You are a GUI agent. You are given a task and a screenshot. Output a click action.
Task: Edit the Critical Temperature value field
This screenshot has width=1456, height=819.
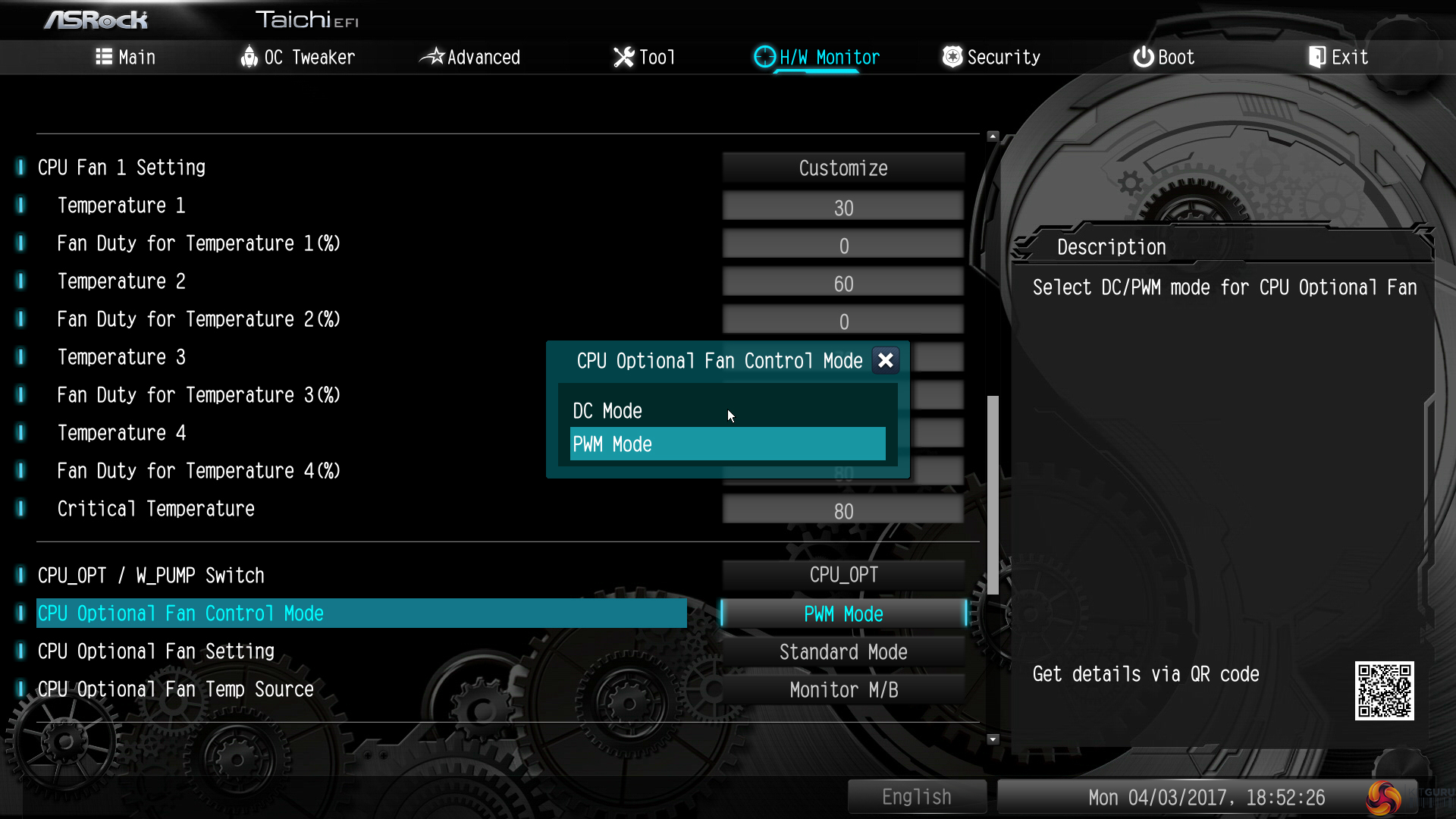(843, 511)
